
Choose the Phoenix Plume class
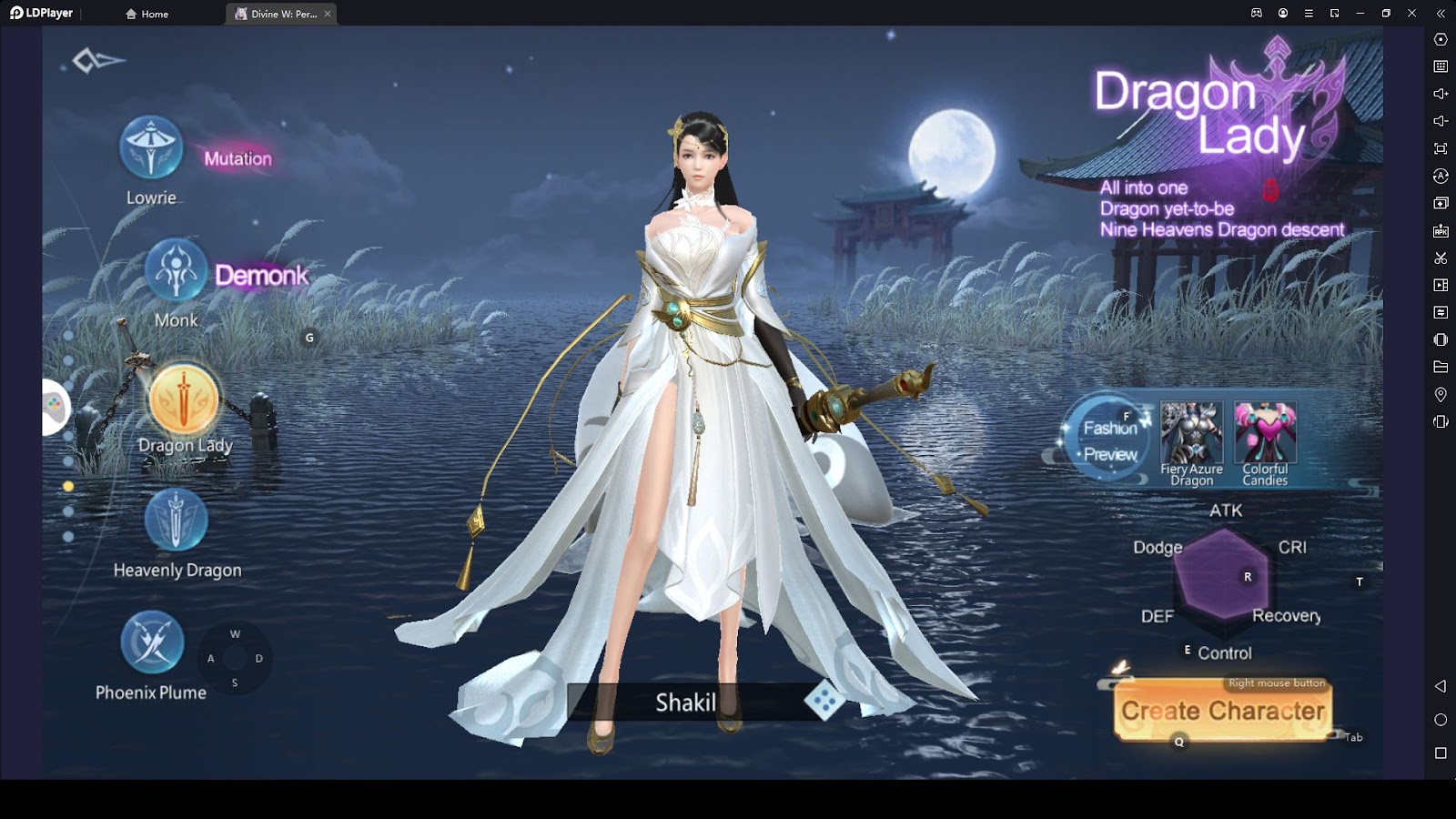click(152, 642)
